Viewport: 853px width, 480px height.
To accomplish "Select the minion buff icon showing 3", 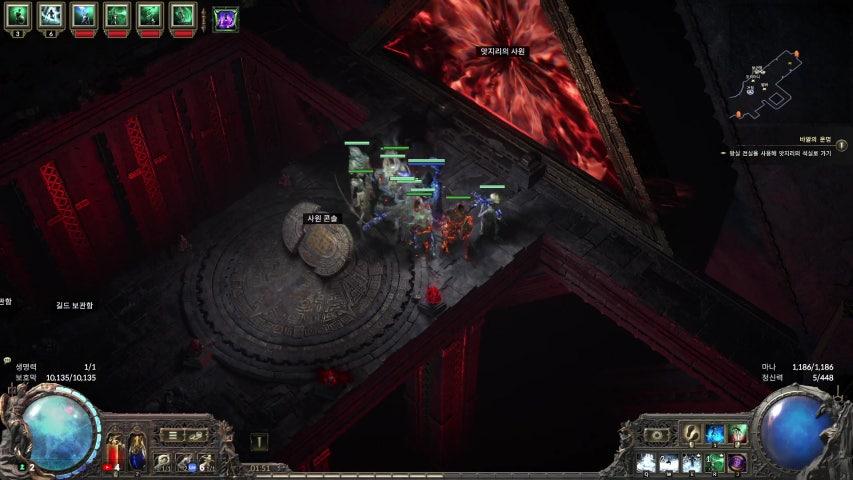I will (x=20, y=15).
